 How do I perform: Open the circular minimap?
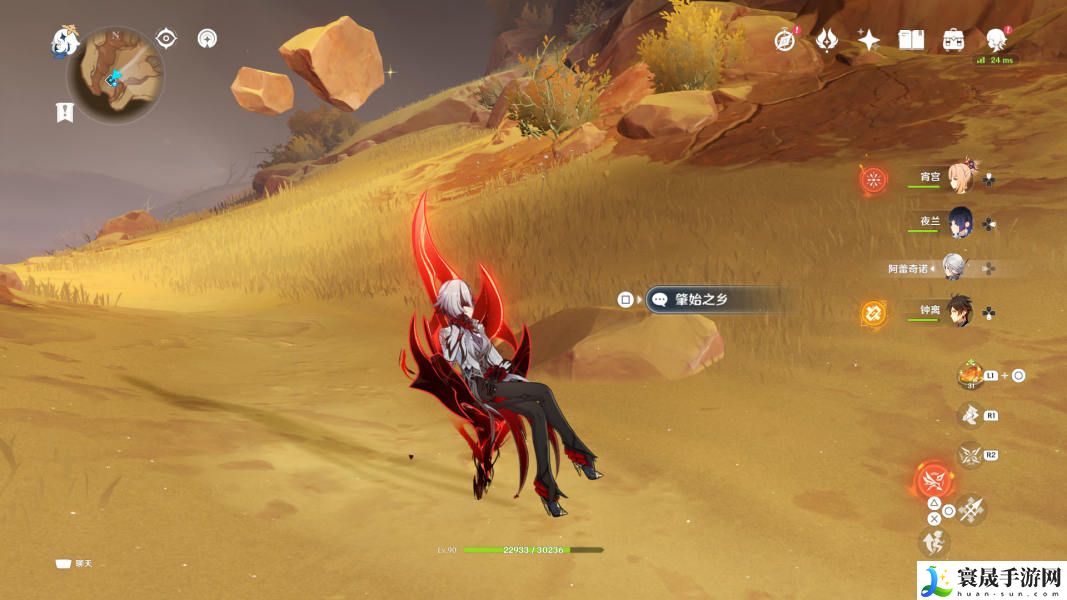point(115,75)
